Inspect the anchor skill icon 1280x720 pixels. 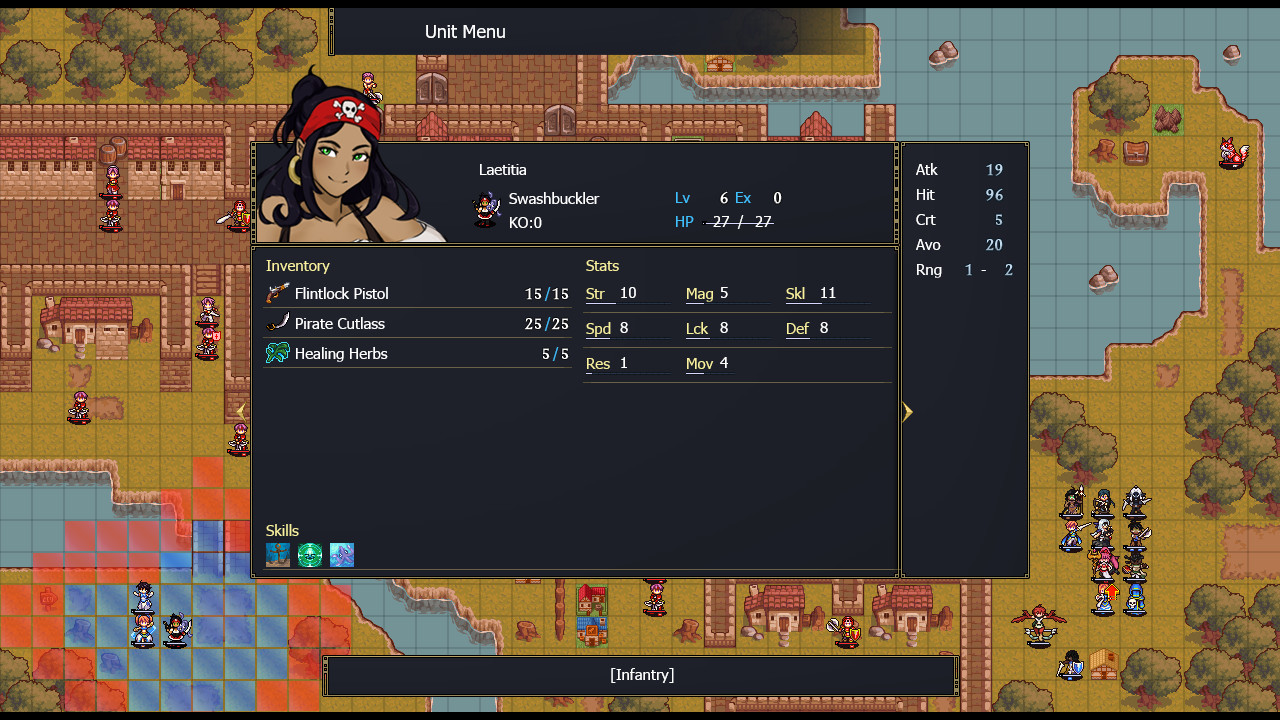[x=278, y=555]
